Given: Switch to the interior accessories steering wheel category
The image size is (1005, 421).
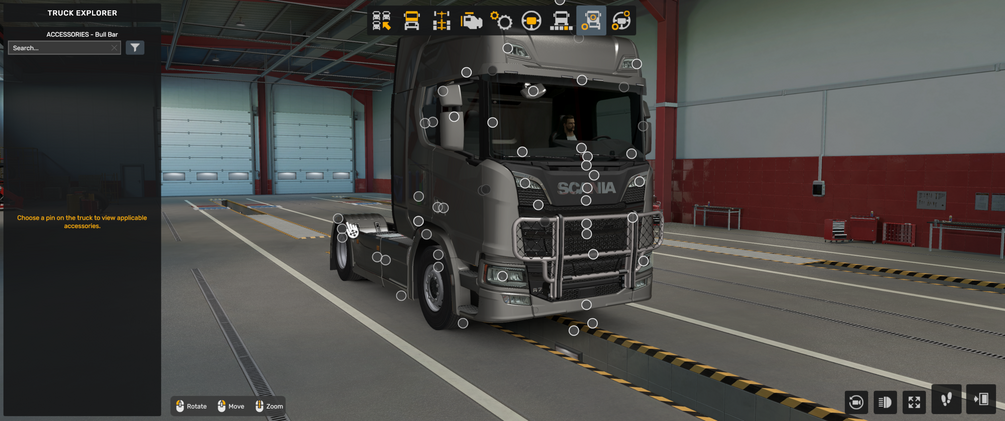Looking at the screenshot, I should [621, 21].
